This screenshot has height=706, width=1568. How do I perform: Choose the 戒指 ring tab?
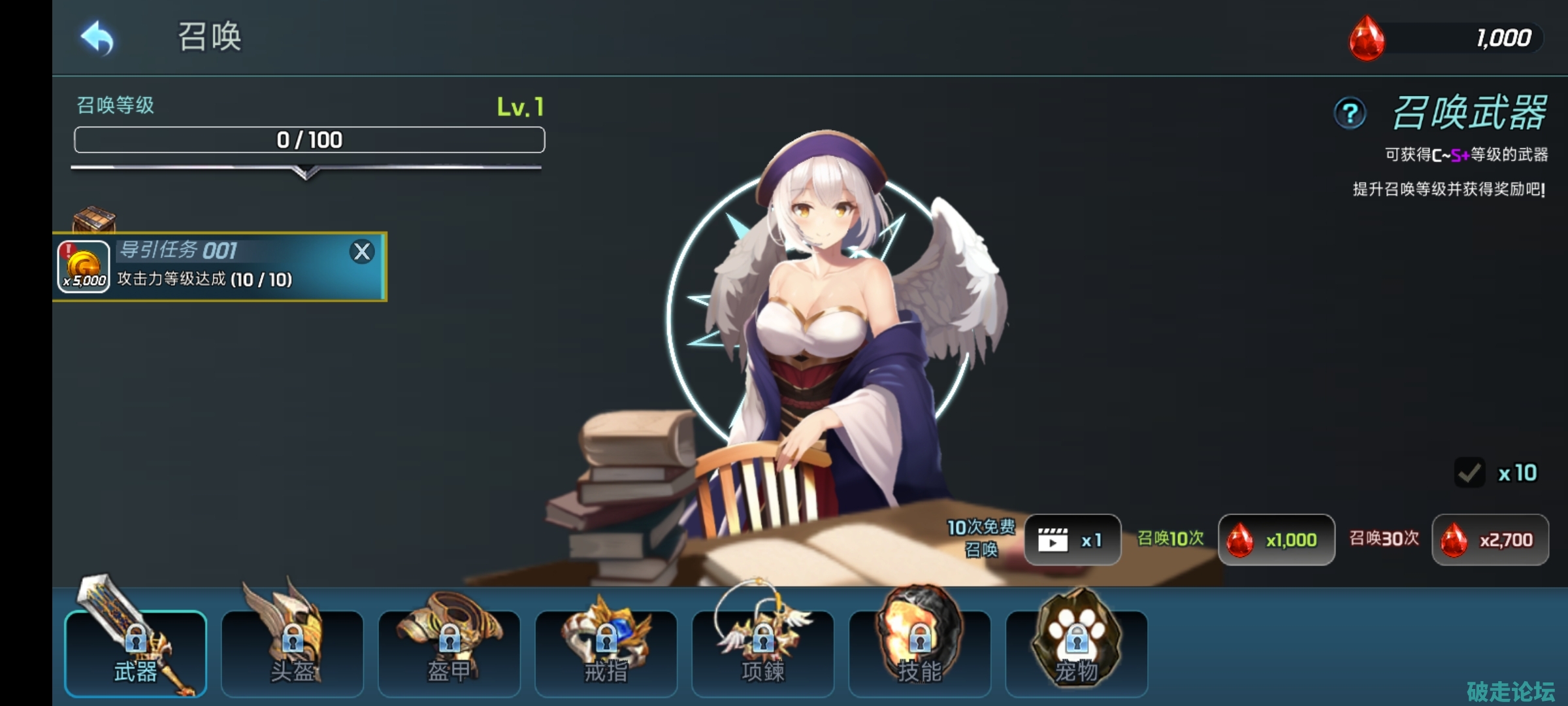tap(606, 654)
